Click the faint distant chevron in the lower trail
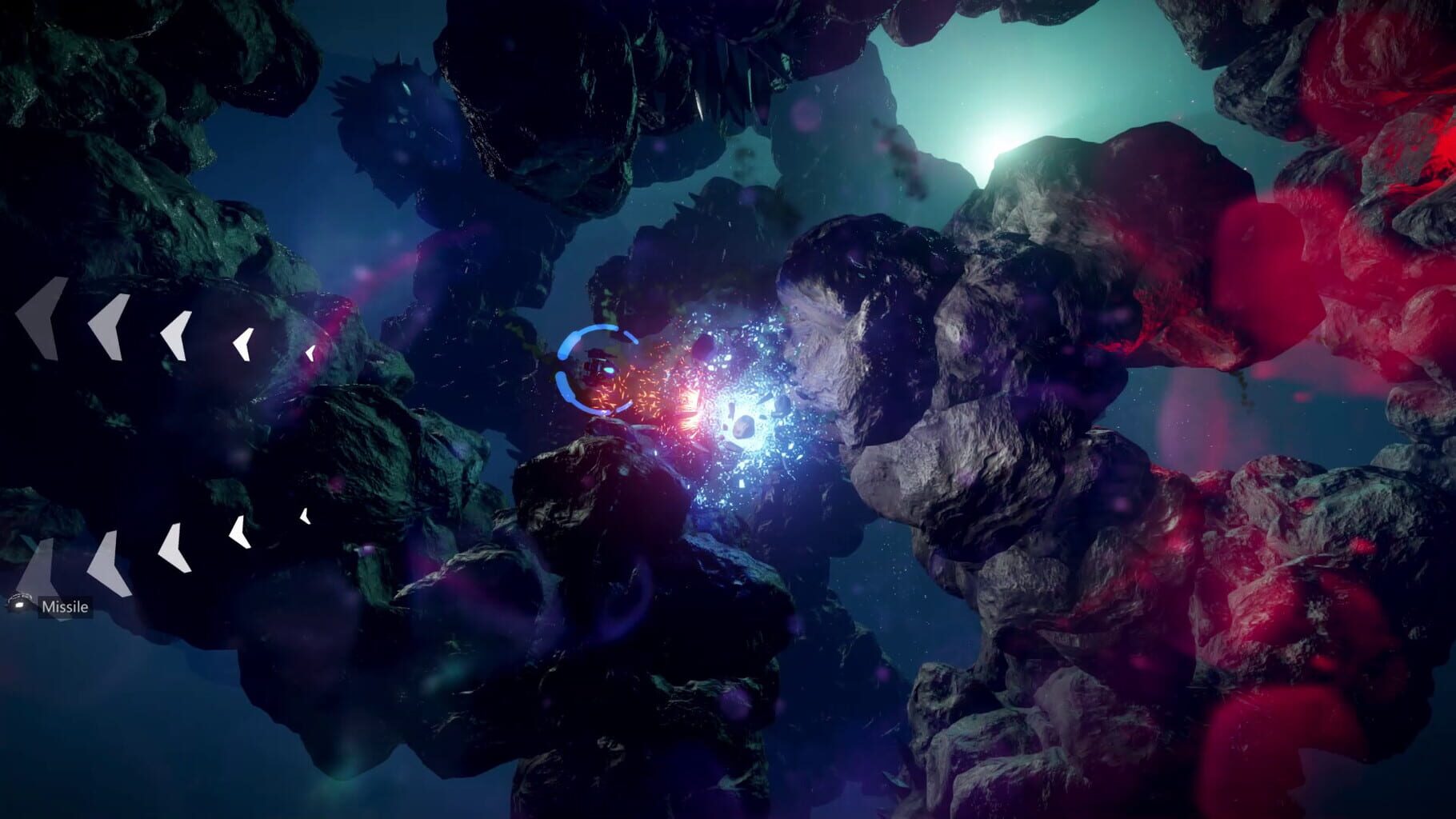Viewport: 1456px width, 819px height. point(306,516)
